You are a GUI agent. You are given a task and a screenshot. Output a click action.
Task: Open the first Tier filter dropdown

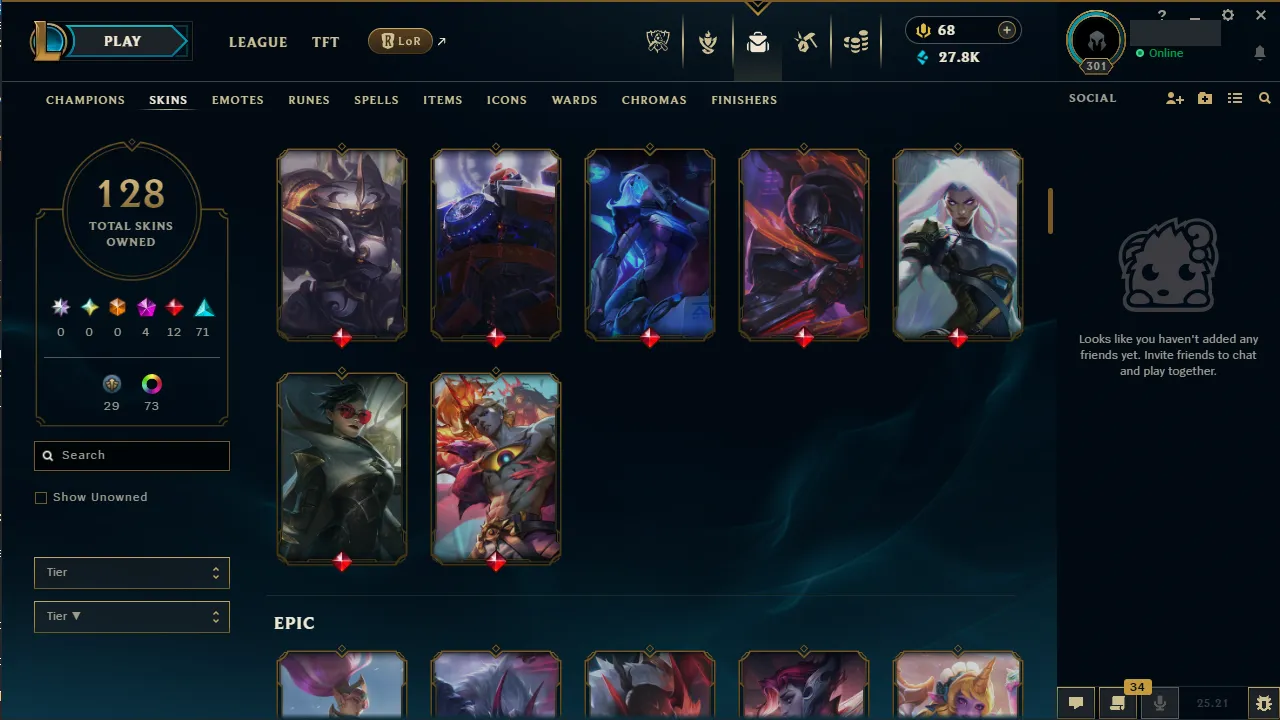(131, 572)
